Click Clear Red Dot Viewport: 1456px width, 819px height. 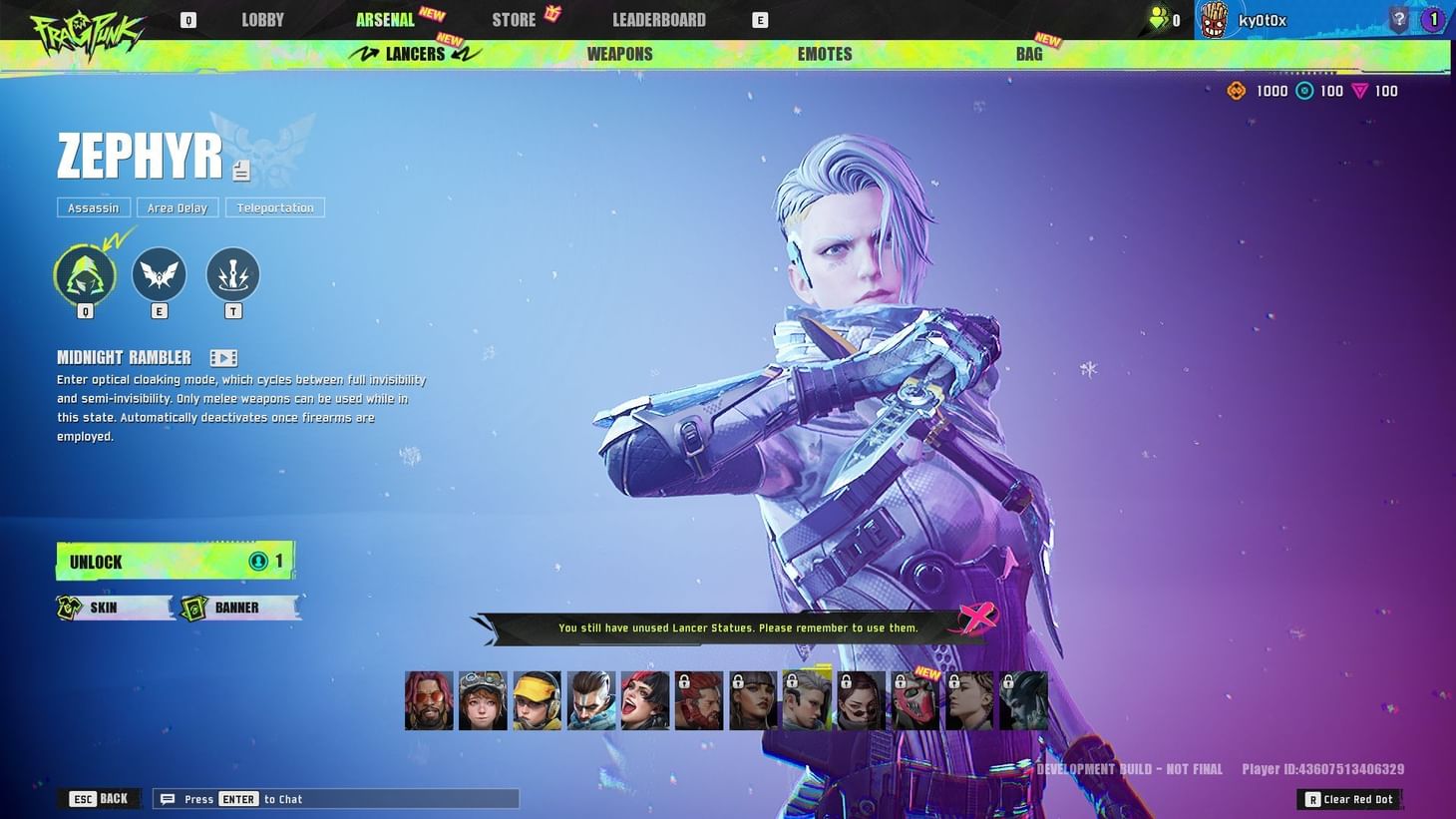(x=1349, y=799)
